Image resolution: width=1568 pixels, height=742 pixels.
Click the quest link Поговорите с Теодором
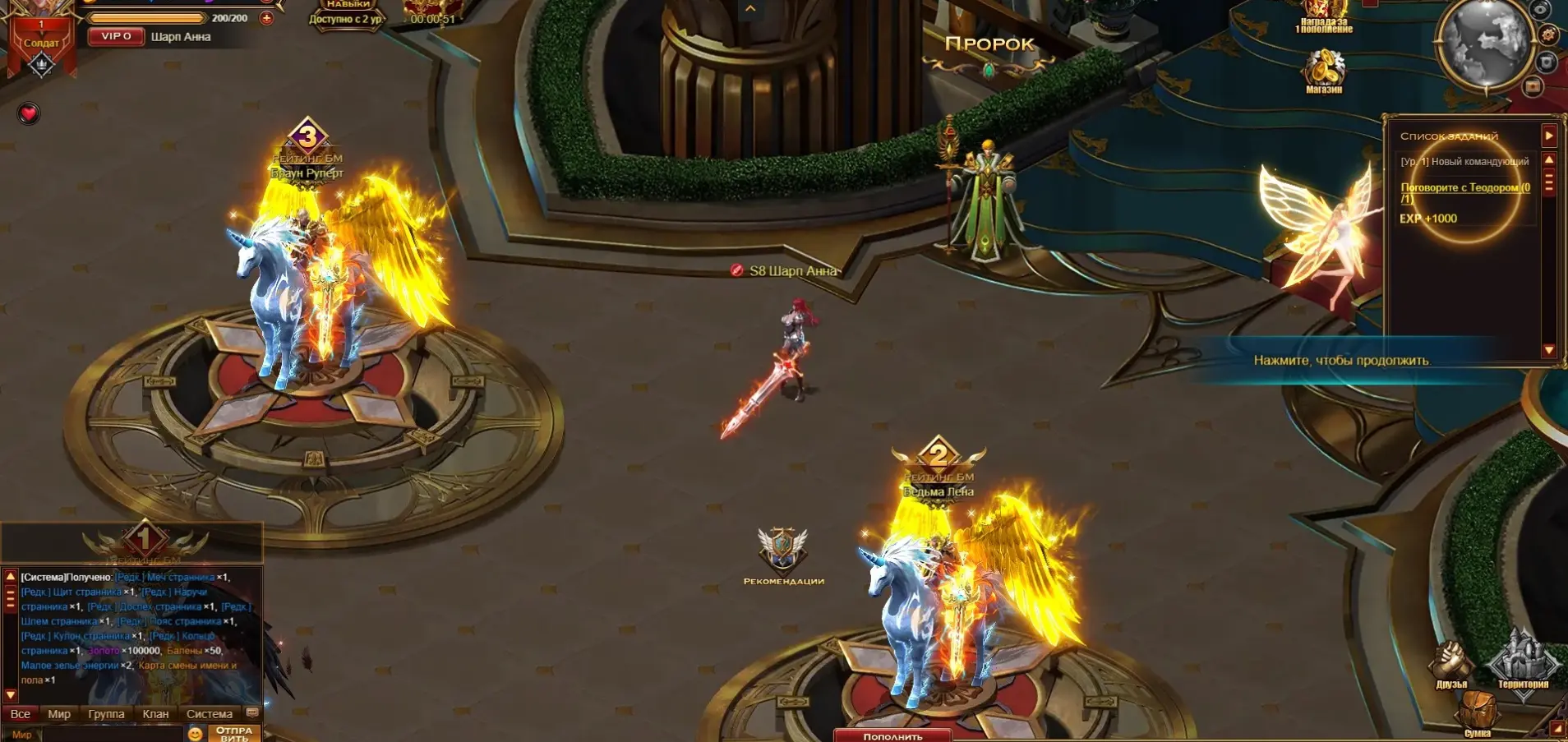click(1464, 188)
